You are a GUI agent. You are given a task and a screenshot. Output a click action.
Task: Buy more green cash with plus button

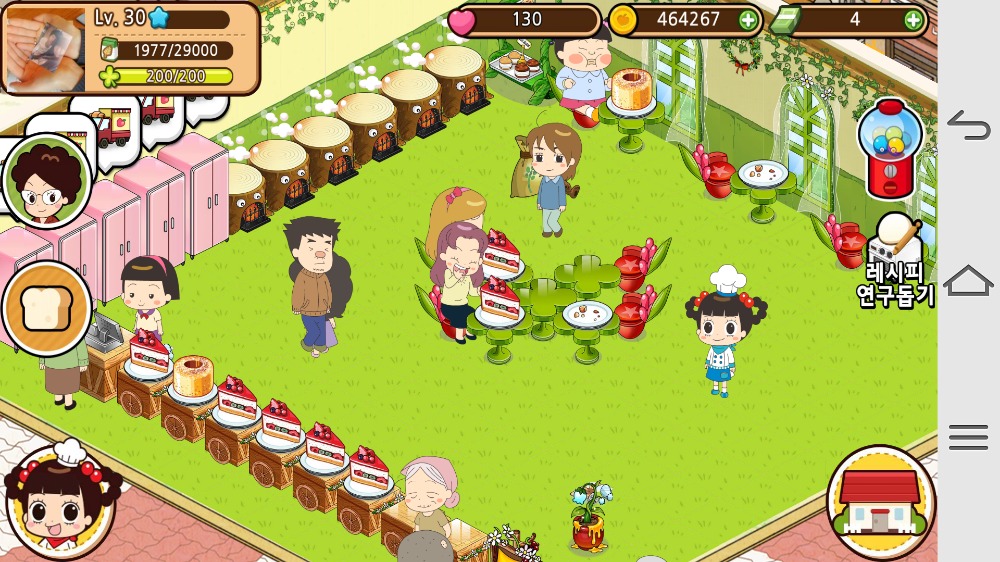[914, 20]
